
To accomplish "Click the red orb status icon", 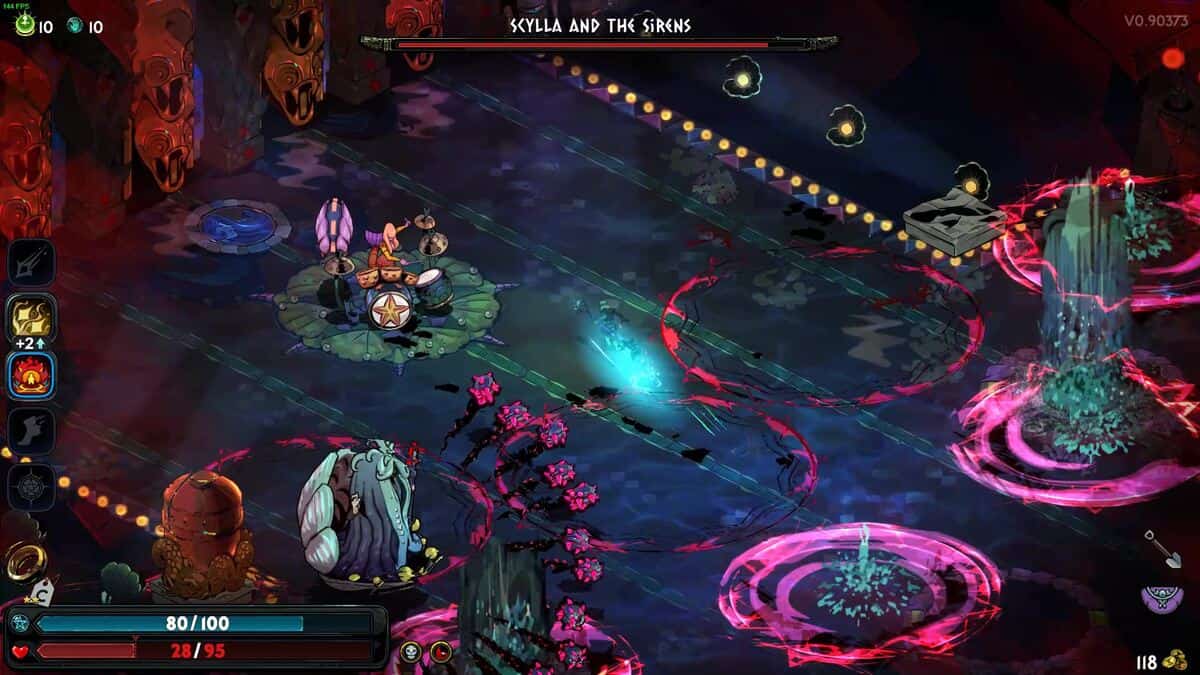I will 440,653.
